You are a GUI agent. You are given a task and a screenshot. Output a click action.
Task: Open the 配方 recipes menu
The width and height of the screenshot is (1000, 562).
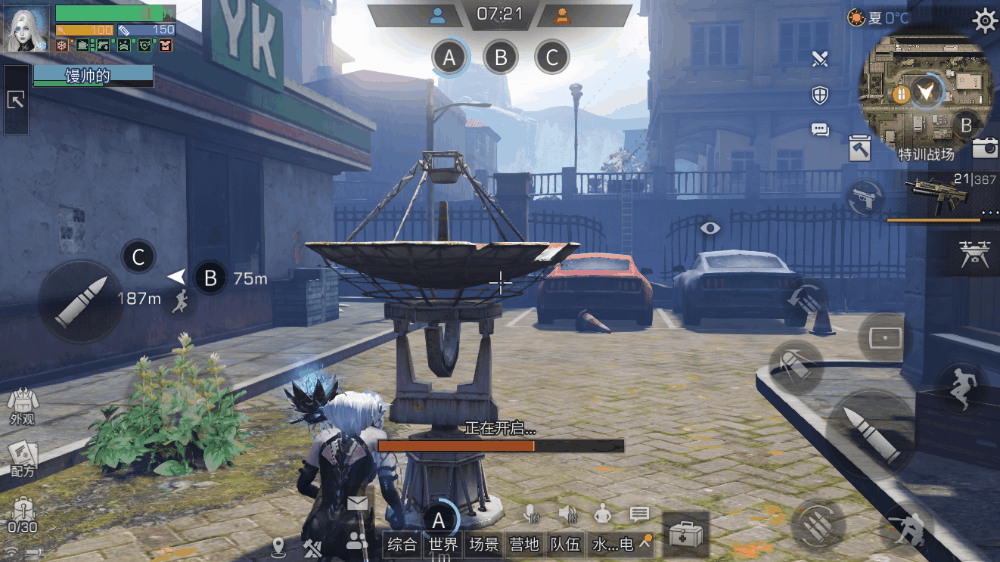pyautogui.click(x=22, y=458)
